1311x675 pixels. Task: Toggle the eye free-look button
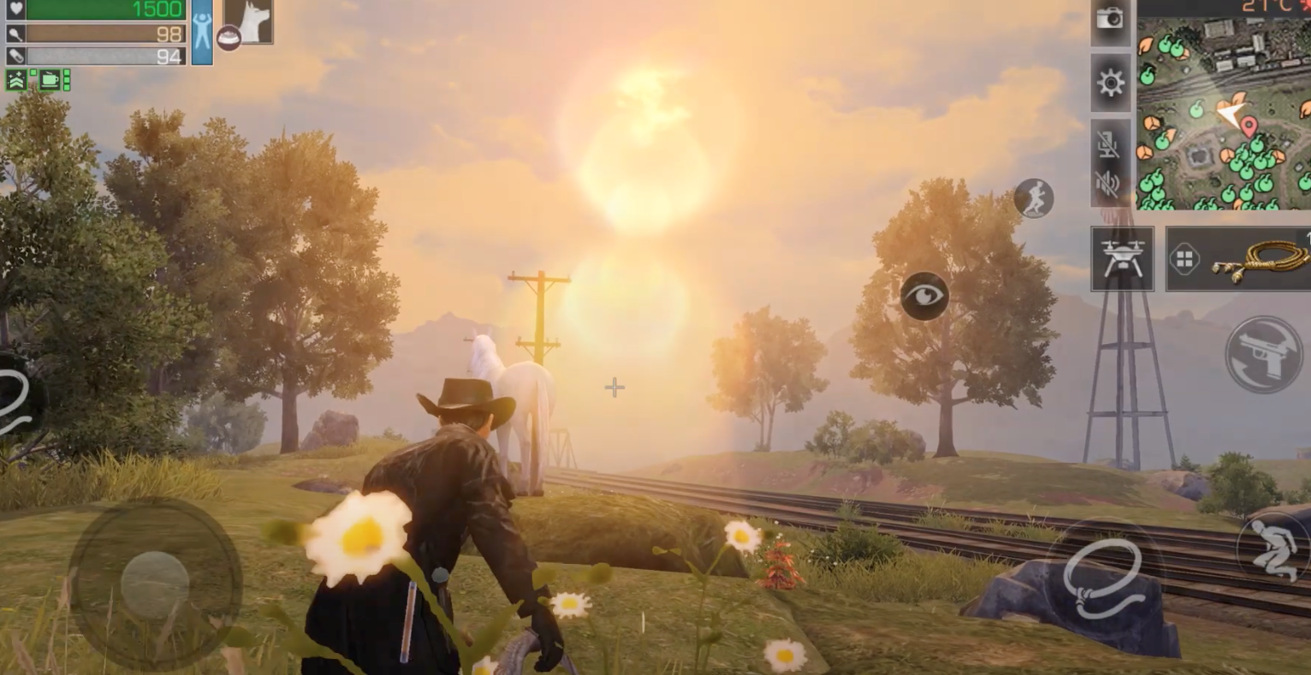pyautogui.click(x=924, y=296)
